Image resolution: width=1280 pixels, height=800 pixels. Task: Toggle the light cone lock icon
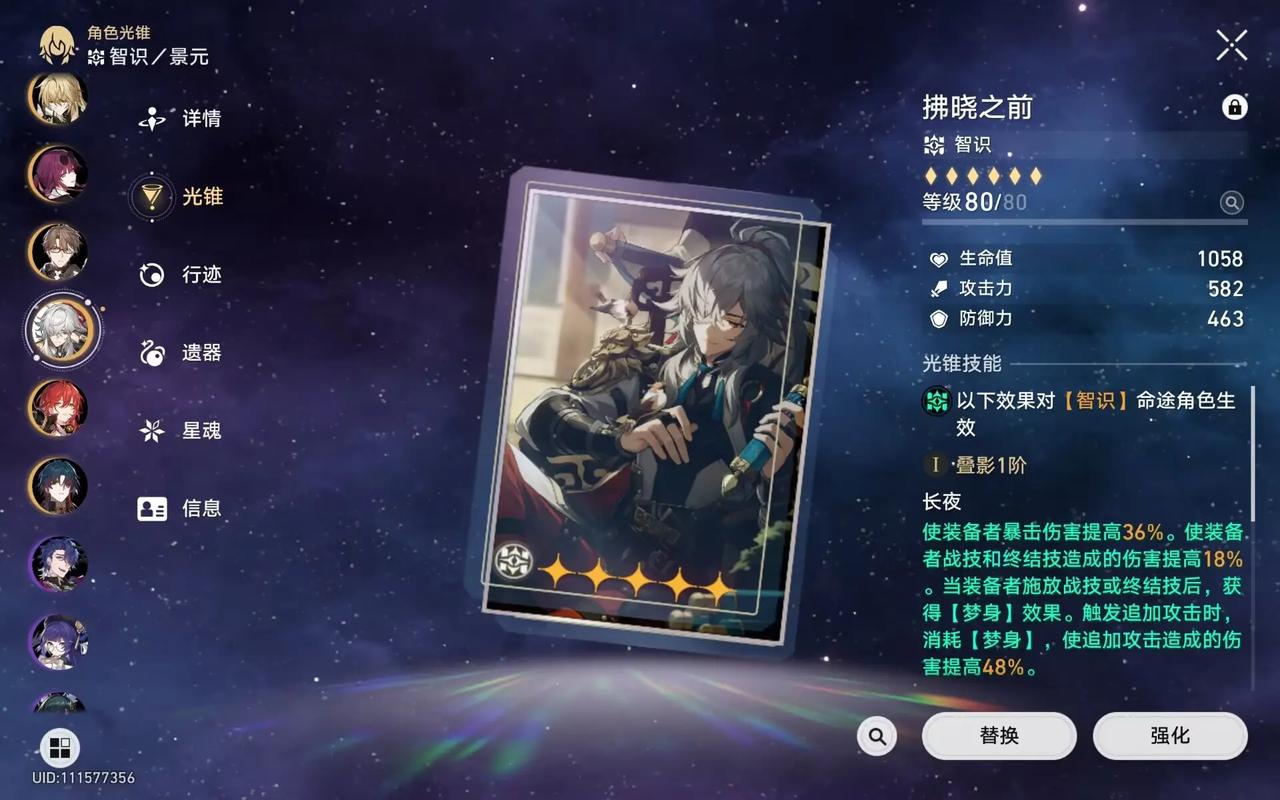pos(1235,107)
